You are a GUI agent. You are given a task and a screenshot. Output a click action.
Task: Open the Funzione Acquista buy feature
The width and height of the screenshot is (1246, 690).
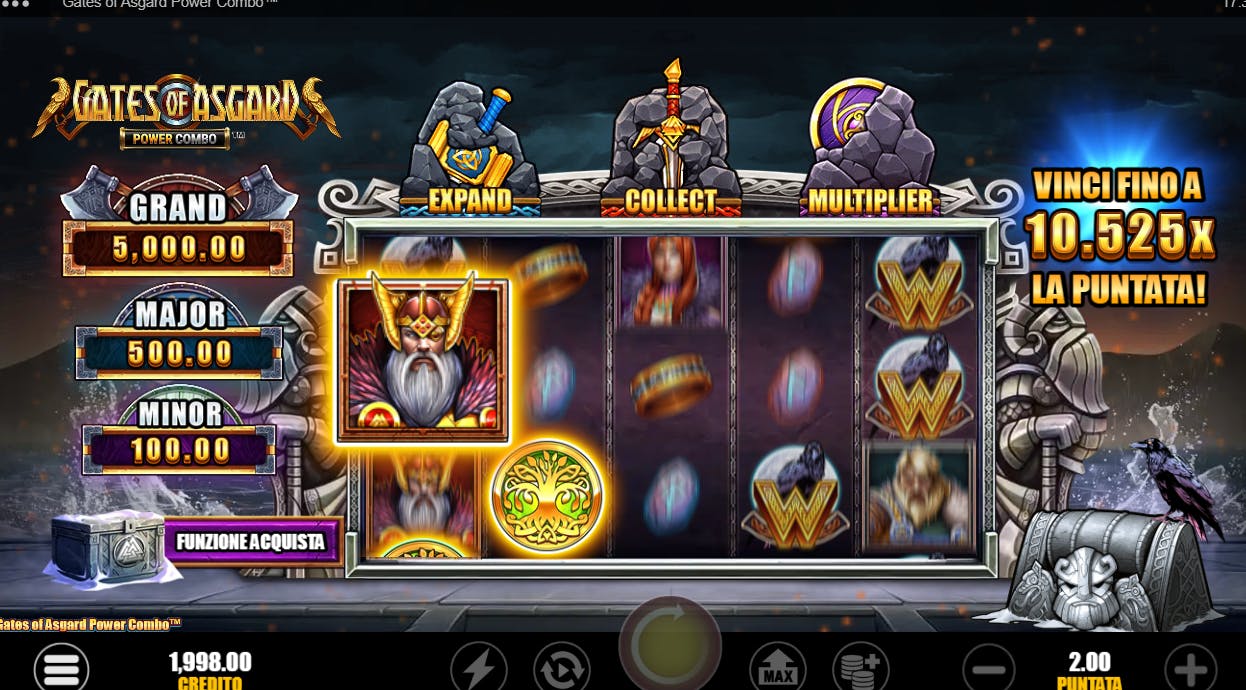click(250, 542)
